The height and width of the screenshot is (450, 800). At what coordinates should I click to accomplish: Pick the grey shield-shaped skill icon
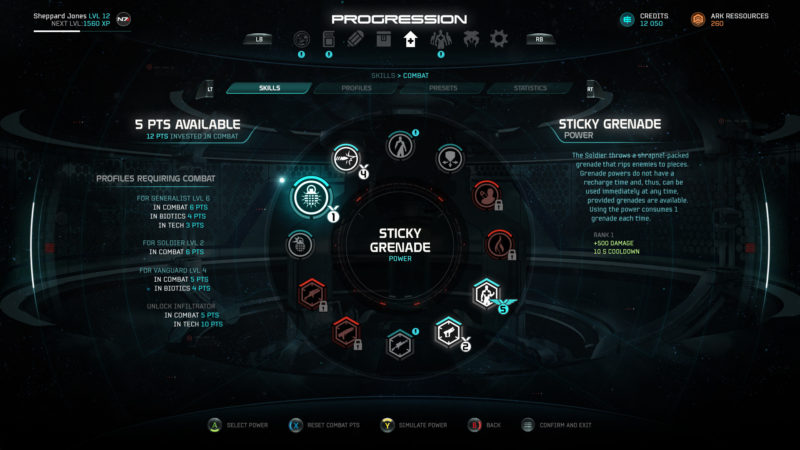tap(451, 157)
